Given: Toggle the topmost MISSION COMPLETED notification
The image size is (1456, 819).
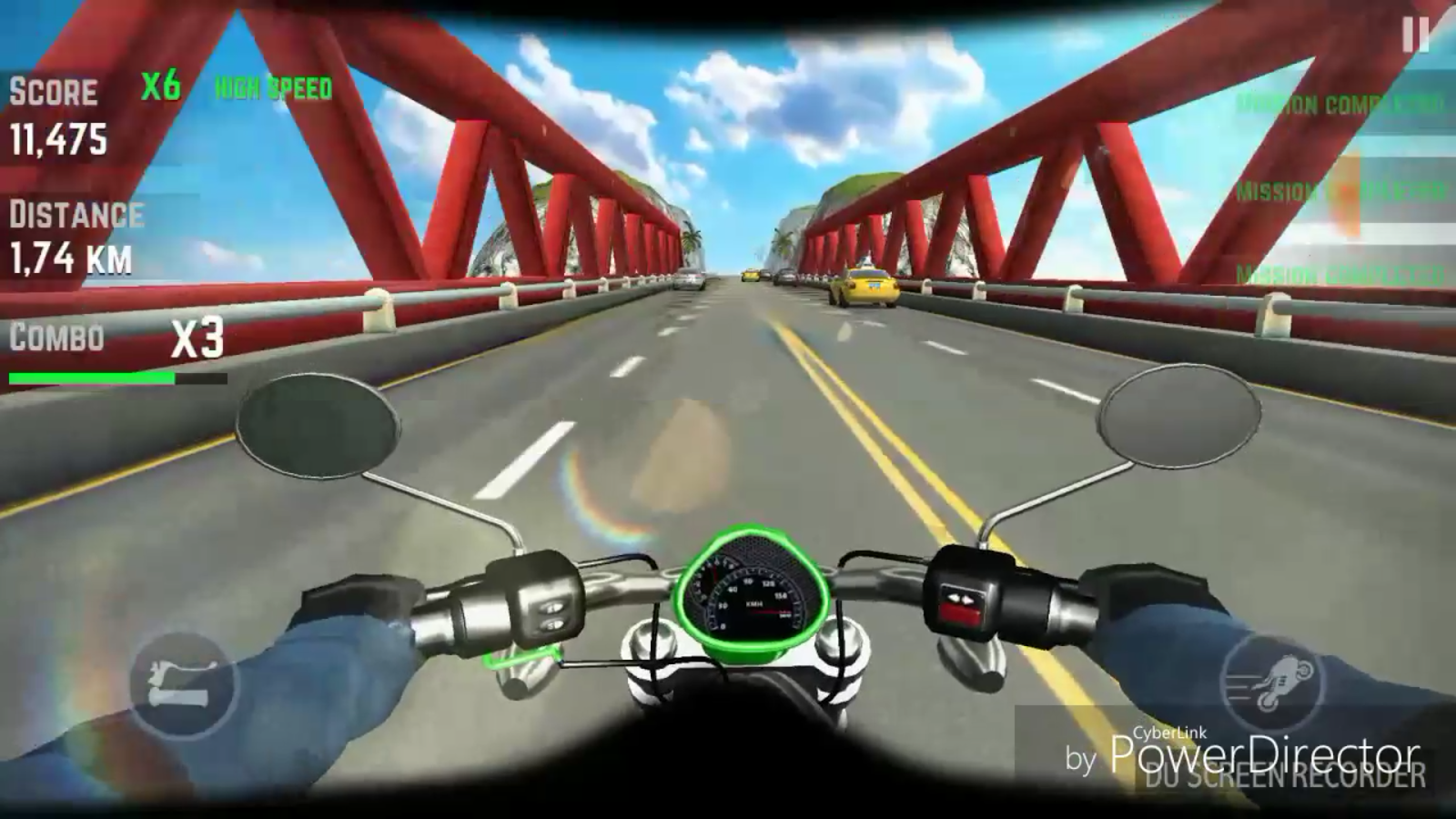Looking at the screenshot, I should 1338,103.
